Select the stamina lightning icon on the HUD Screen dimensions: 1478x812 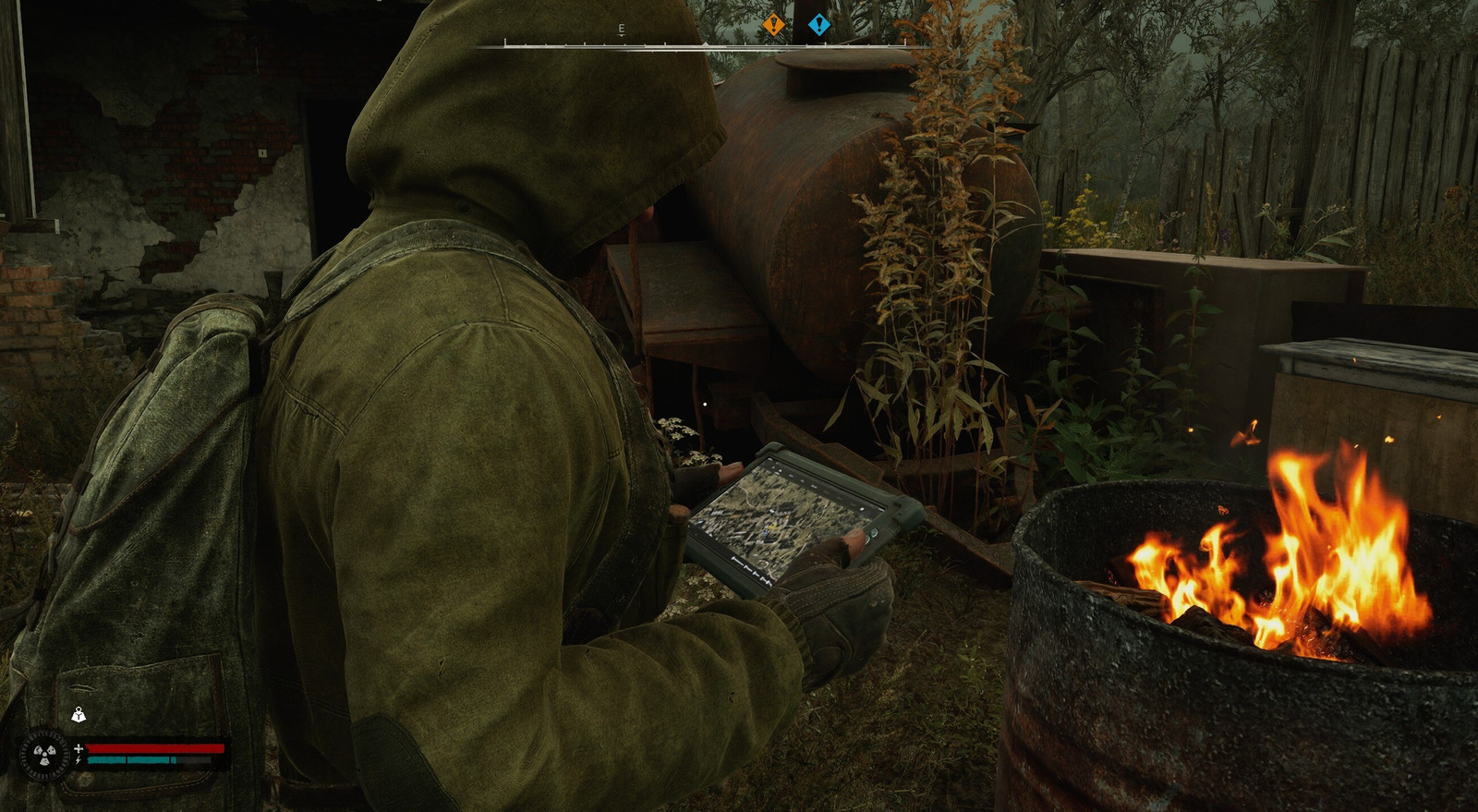[x=78, y=759]
